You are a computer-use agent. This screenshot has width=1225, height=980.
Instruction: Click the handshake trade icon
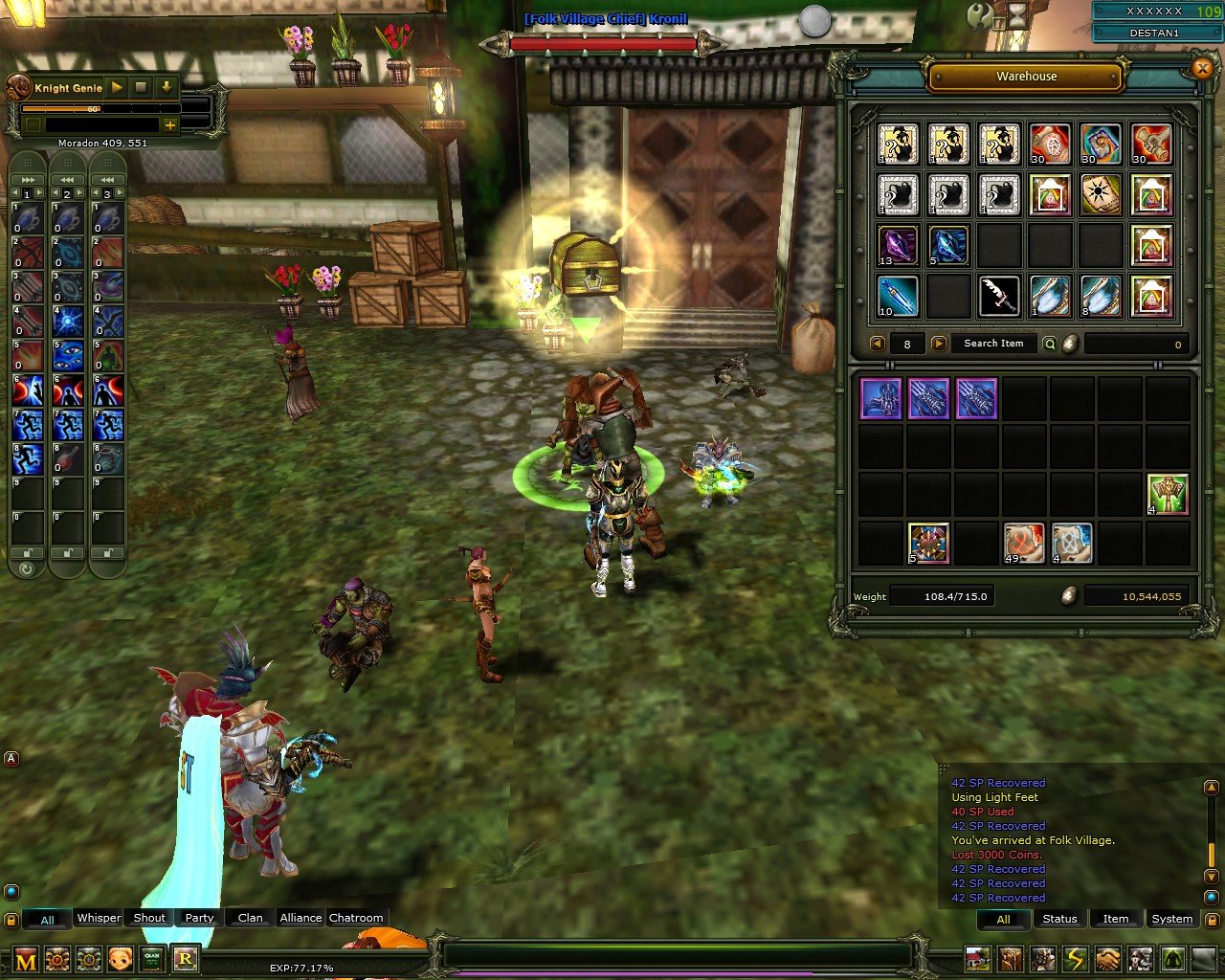(x=1107, y=958)
